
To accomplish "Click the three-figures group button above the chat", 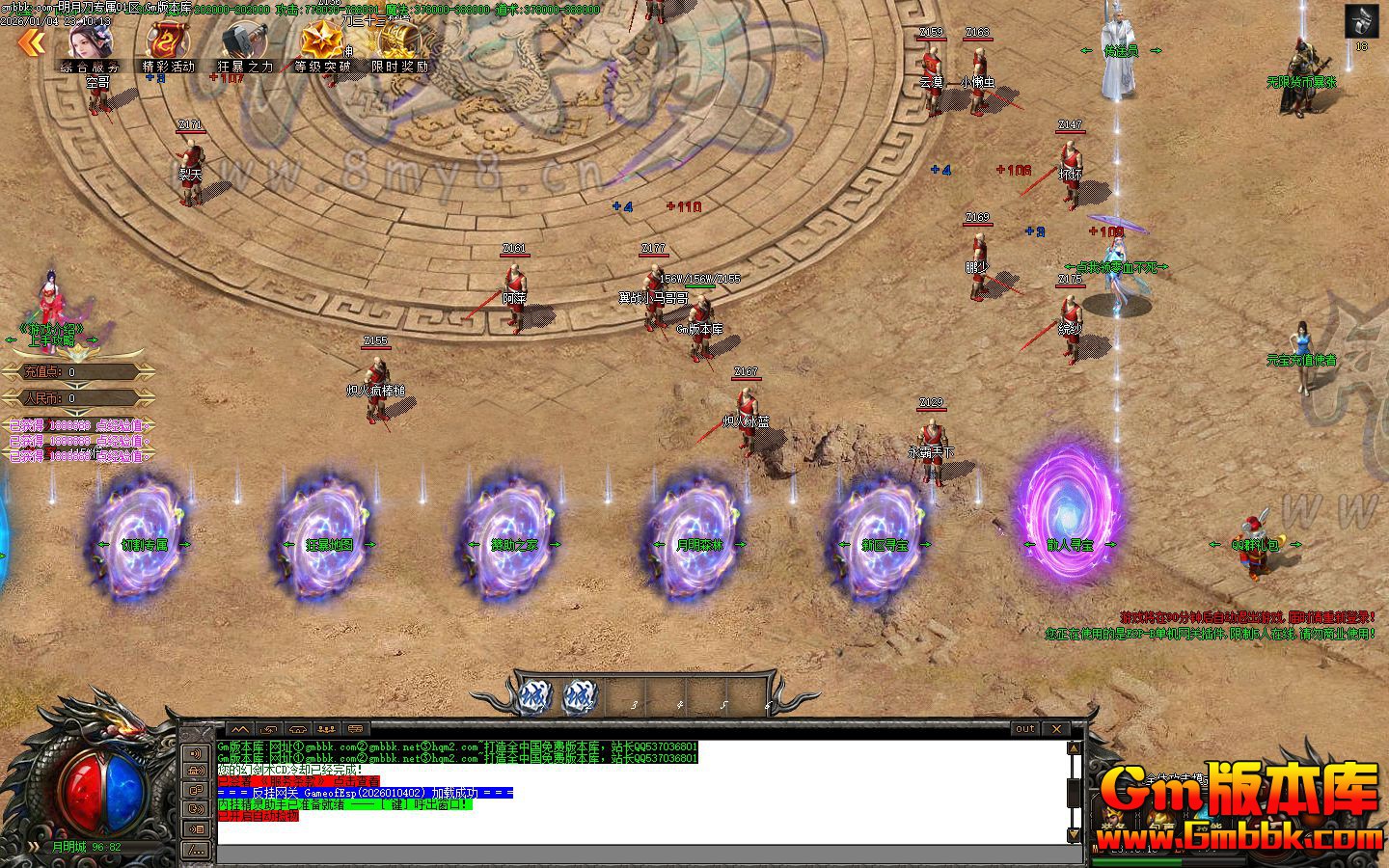I will coord(326,729).
